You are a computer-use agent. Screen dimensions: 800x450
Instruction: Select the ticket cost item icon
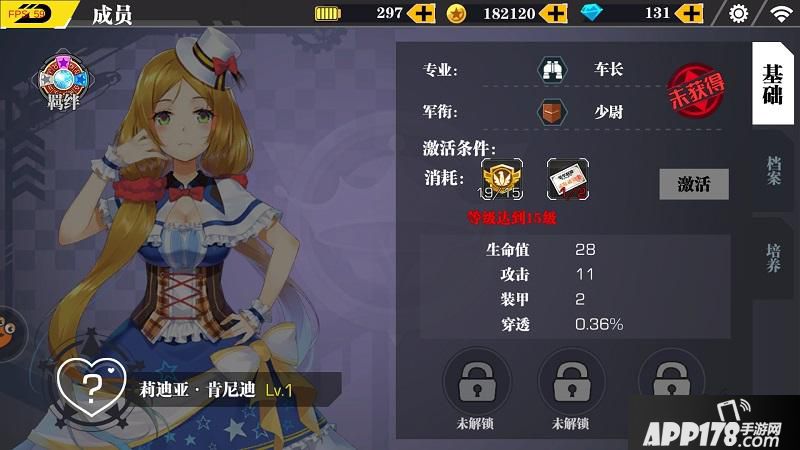[567, 179]
